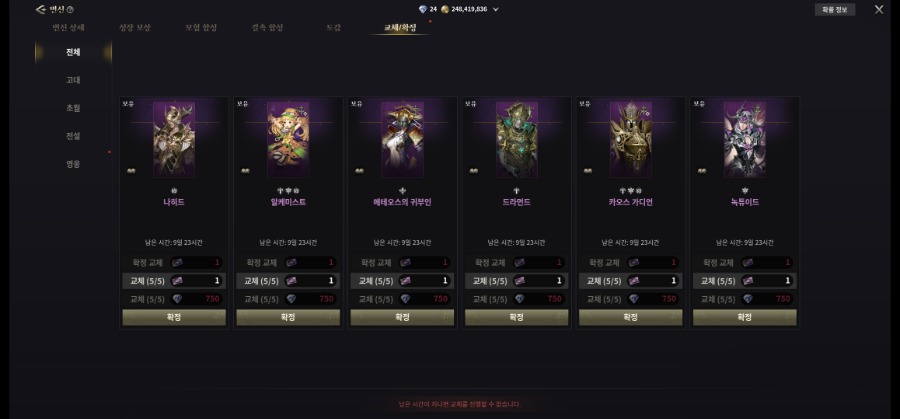Open the 도감 tab
The width and height of the screenshot is (900, 419).
coord(333,27)
